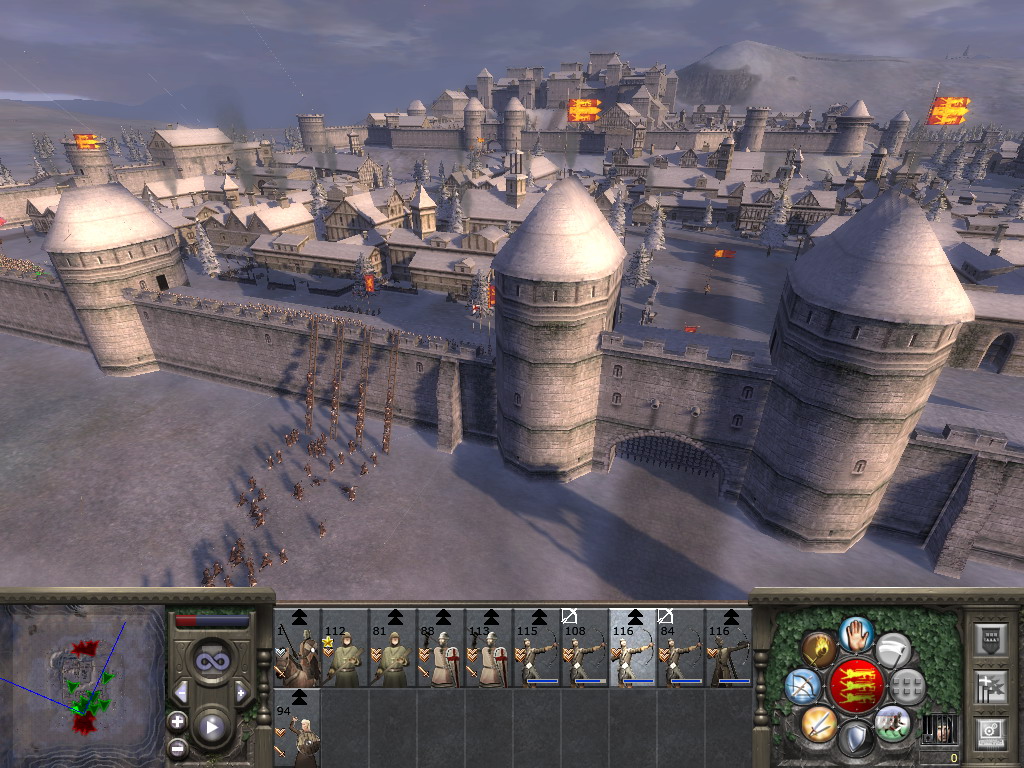1024x768 pixels.
Task: Toggle the shield guard mode button
Action: (856, 739)
